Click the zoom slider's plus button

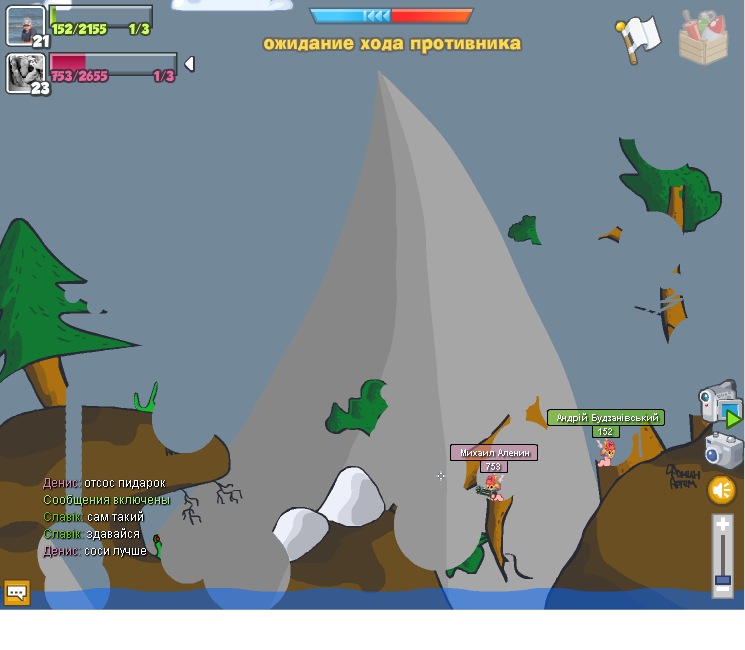point(723,524)
